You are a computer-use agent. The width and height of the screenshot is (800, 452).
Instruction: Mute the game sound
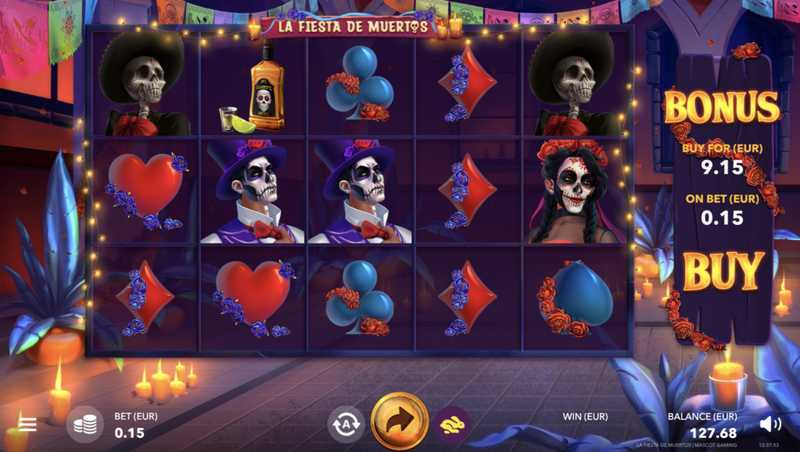point(770,424)
